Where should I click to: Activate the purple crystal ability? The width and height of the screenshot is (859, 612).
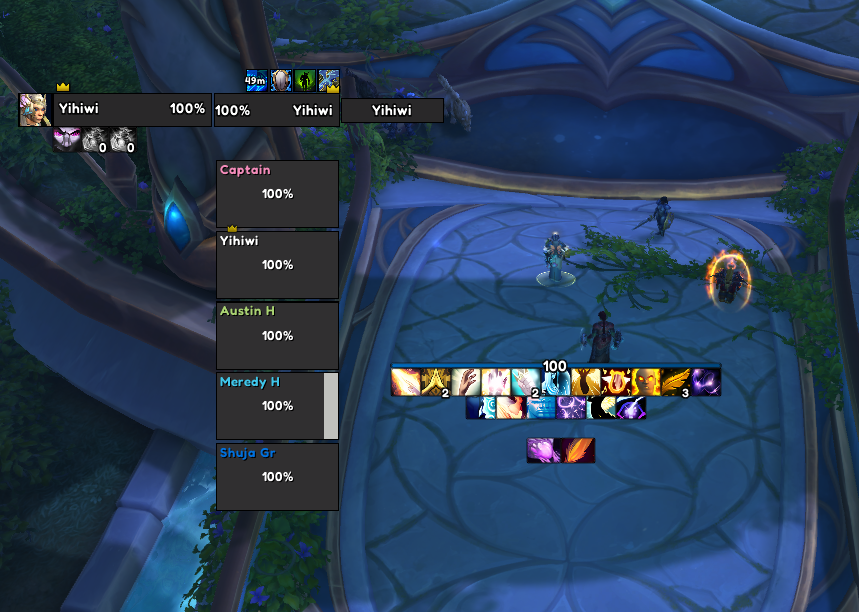(543, 450)
